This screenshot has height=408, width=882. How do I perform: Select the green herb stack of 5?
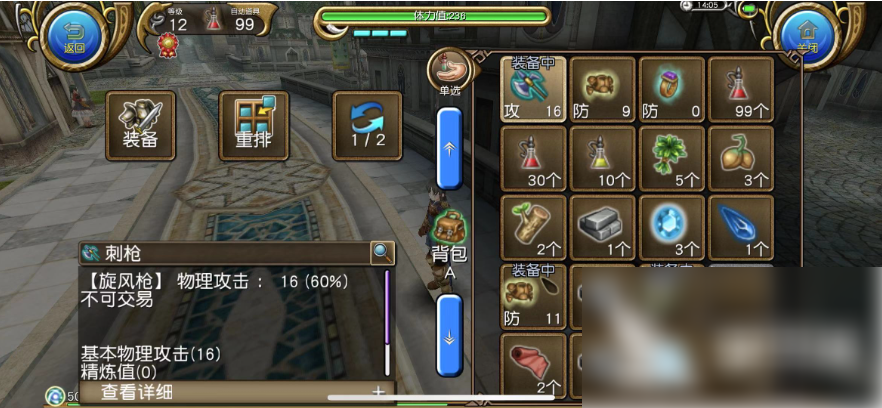tap(672, 158)
